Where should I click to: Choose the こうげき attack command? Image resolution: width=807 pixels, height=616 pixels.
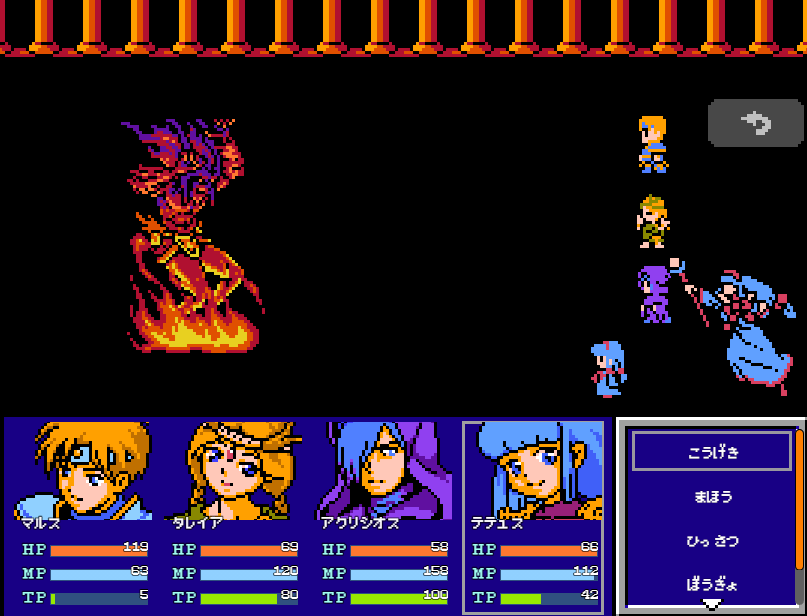[711, 451]
